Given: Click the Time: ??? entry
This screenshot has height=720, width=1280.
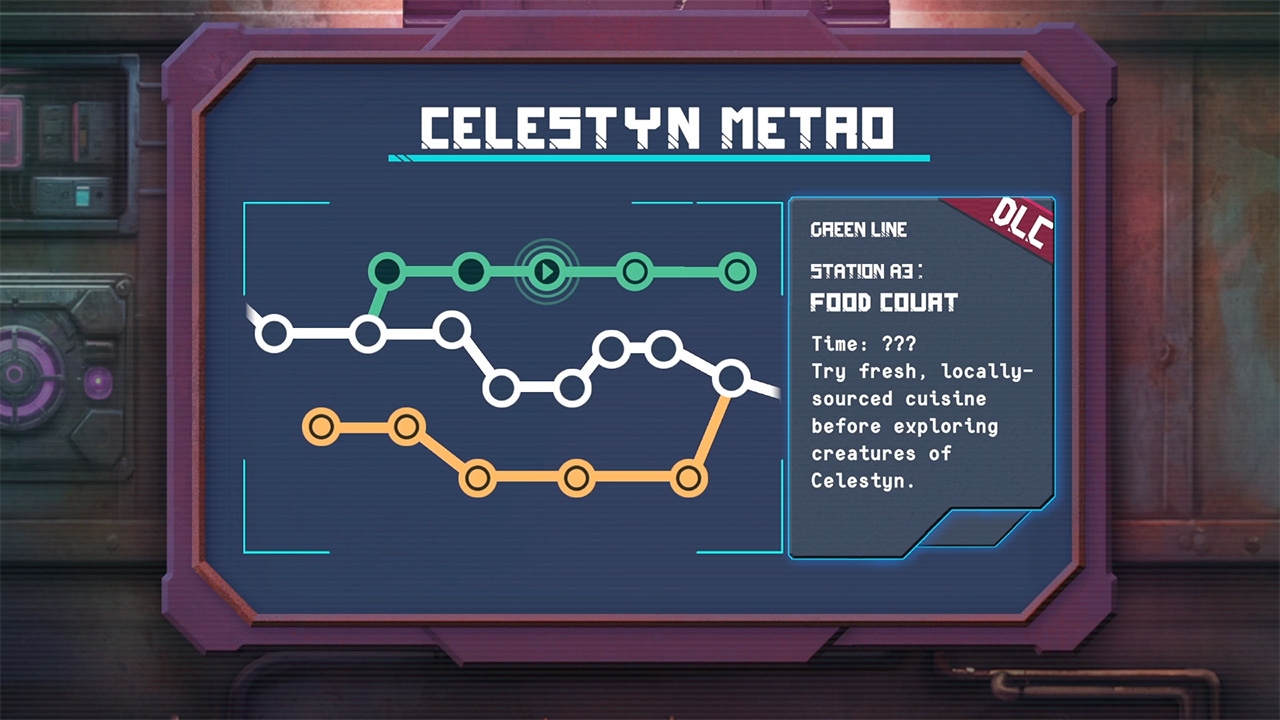Looking at the screenshot, I should pyautogui.click(x=861, y=343).
